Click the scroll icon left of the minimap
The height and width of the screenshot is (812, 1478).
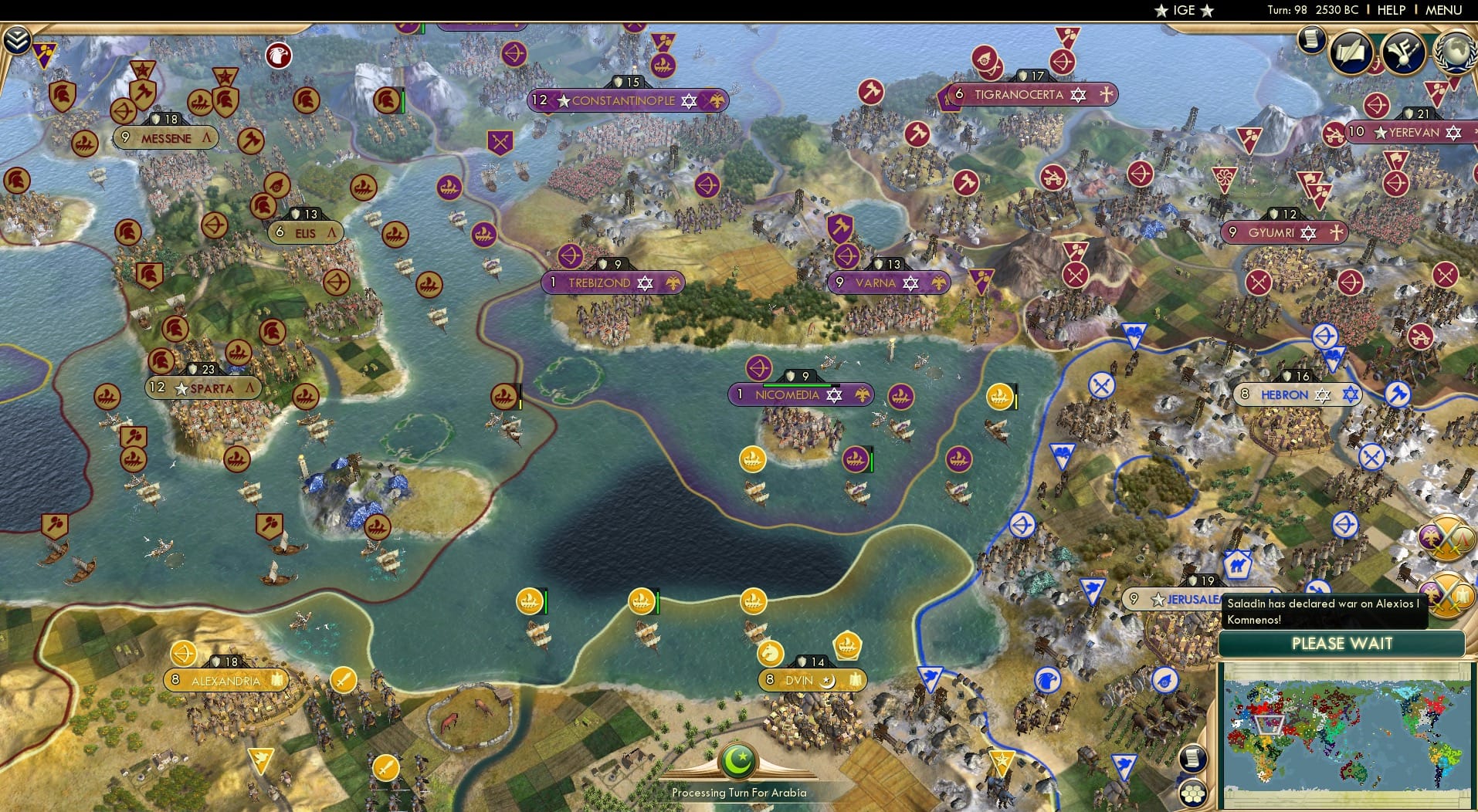(1192, 759)
